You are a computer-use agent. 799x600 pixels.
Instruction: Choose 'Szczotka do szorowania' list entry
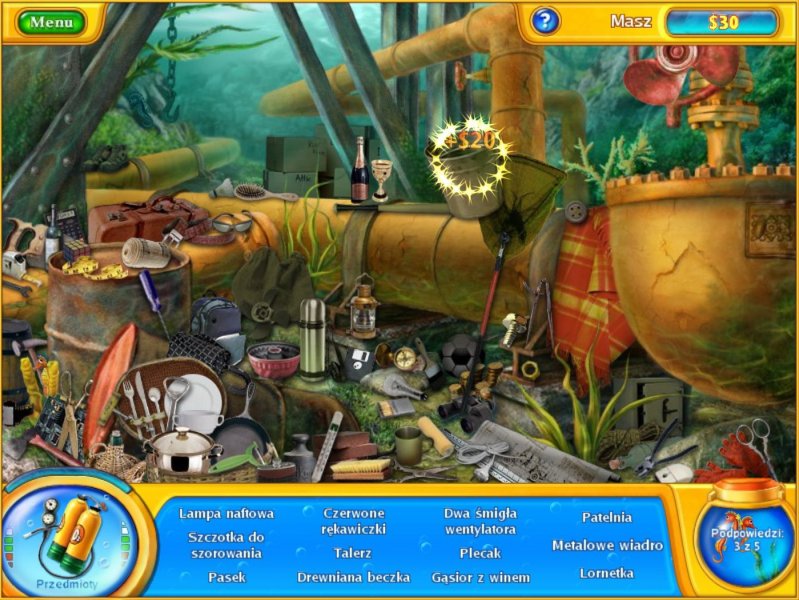click(225, 544)
